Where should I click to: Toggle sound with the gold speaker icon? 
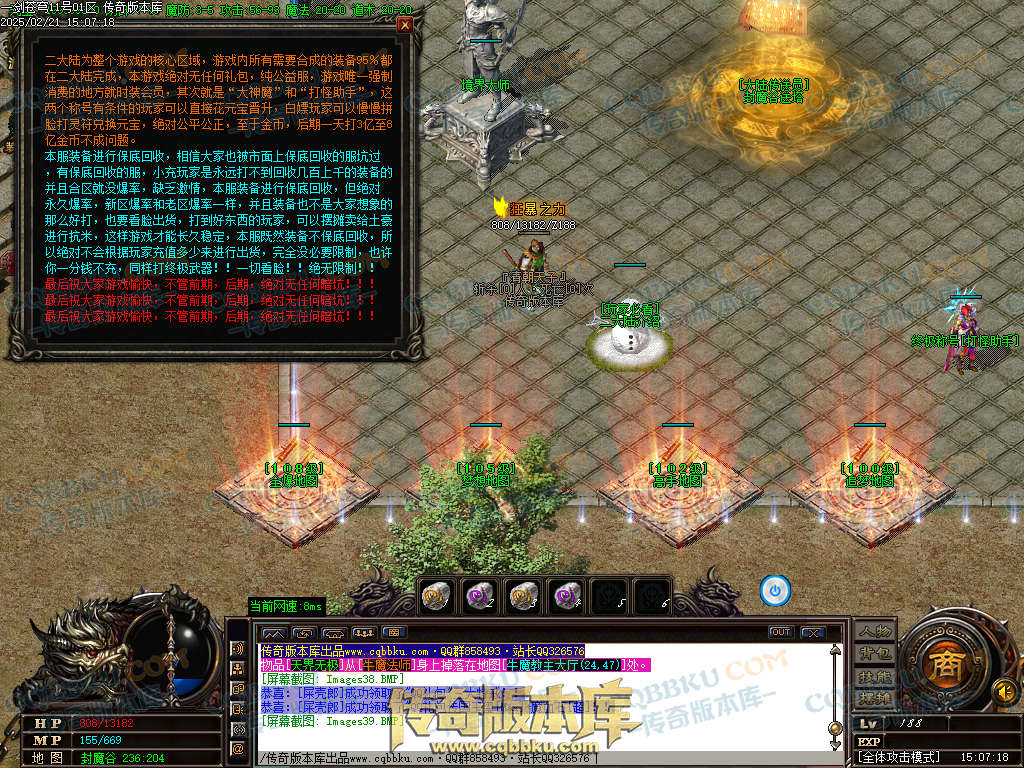(x=1003, y=690)
